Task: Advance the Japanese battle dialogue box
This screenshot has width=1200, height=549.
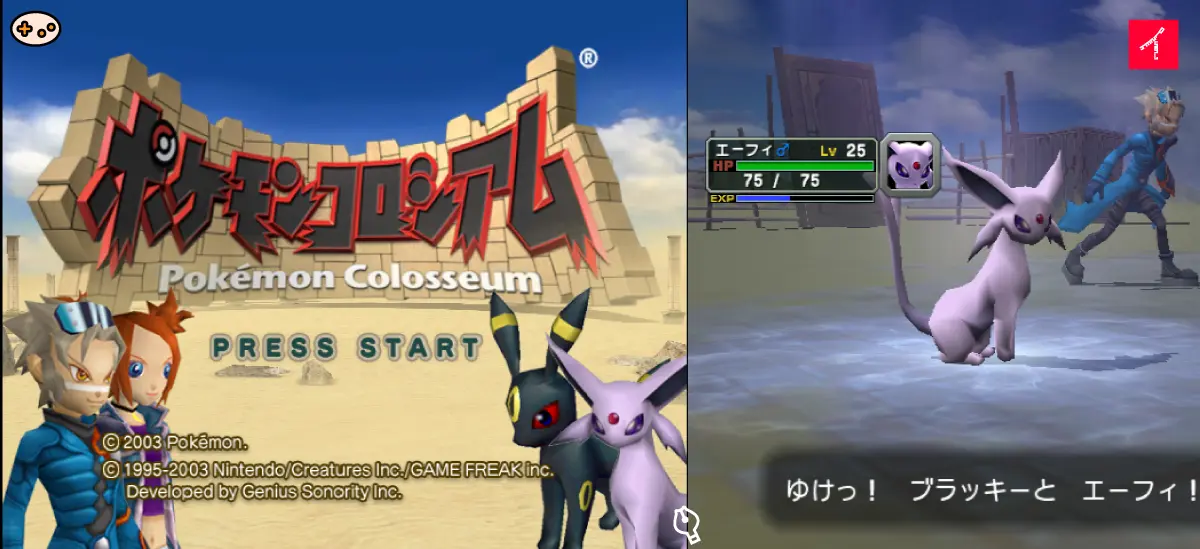Action: (980, 491)
